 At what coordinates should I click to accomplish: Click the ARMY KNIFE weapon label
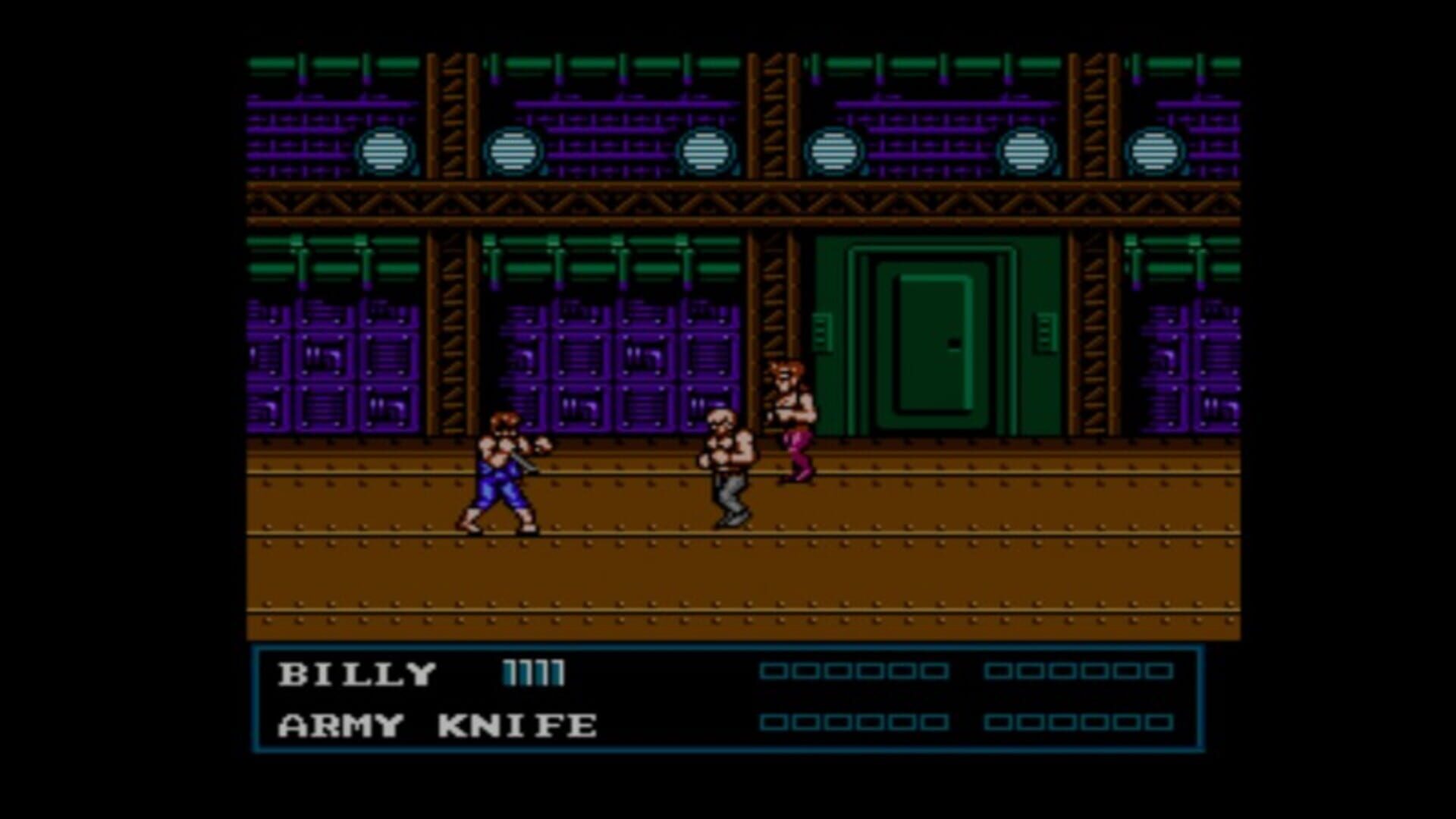tap(436, 726)
